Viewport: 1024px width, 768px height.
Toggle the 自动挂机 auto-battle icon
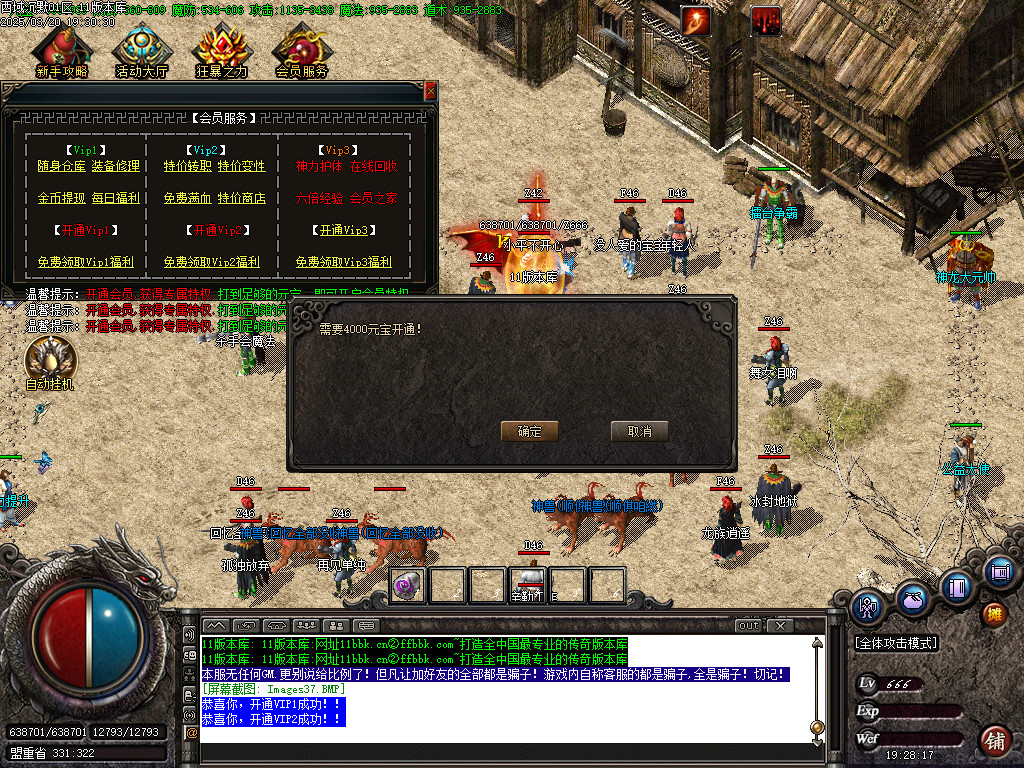point(49,361)
